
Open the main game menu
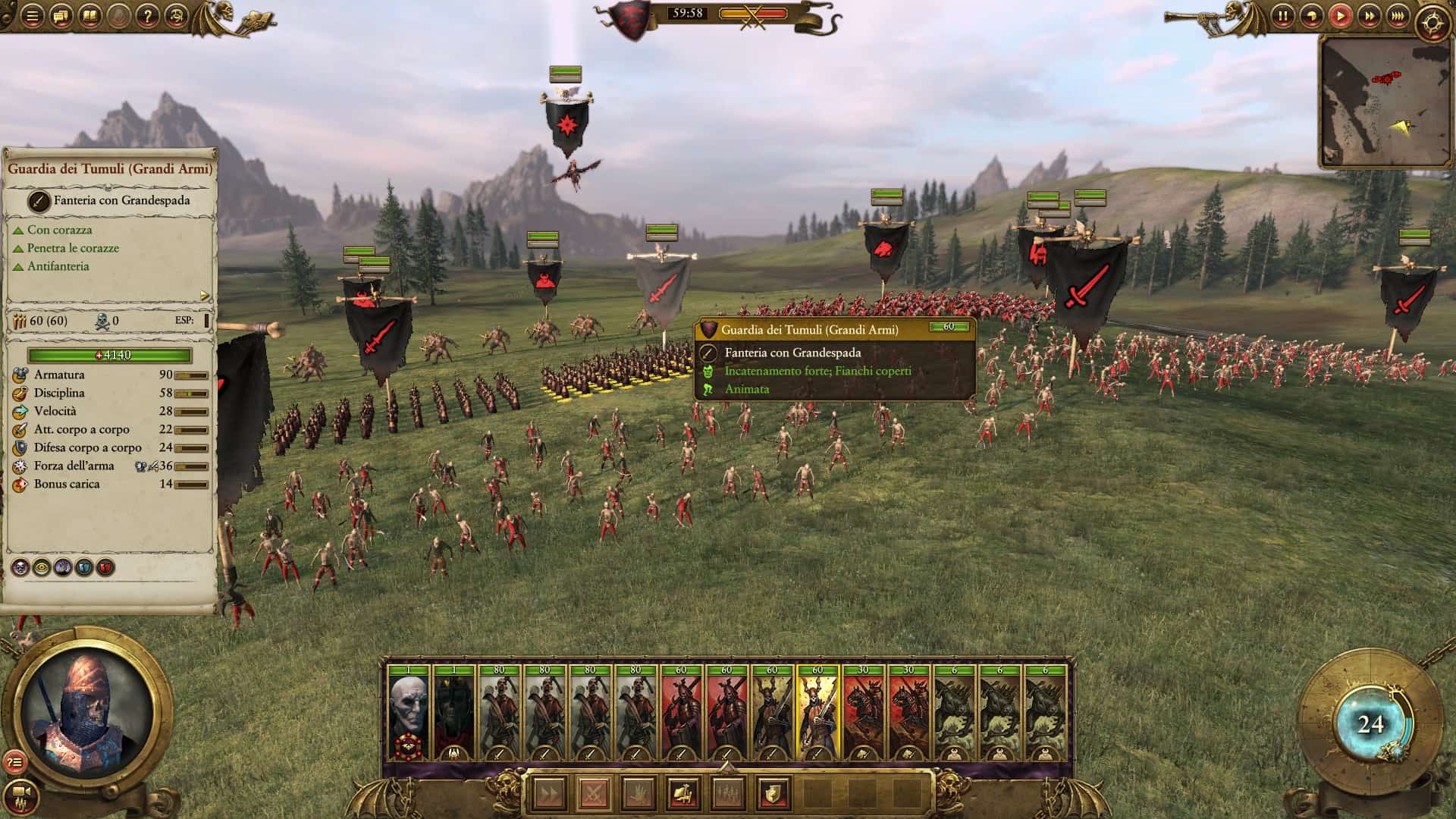coord(32,16)
